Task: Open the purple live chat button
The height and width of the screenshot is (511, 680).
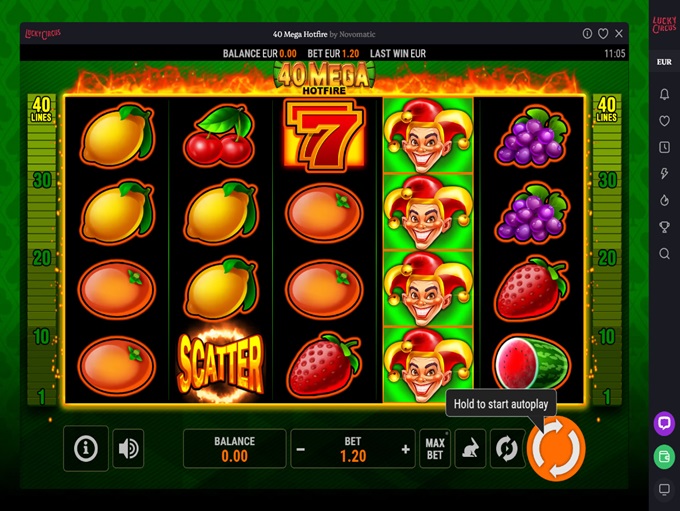Action: (x=664, y=423)
